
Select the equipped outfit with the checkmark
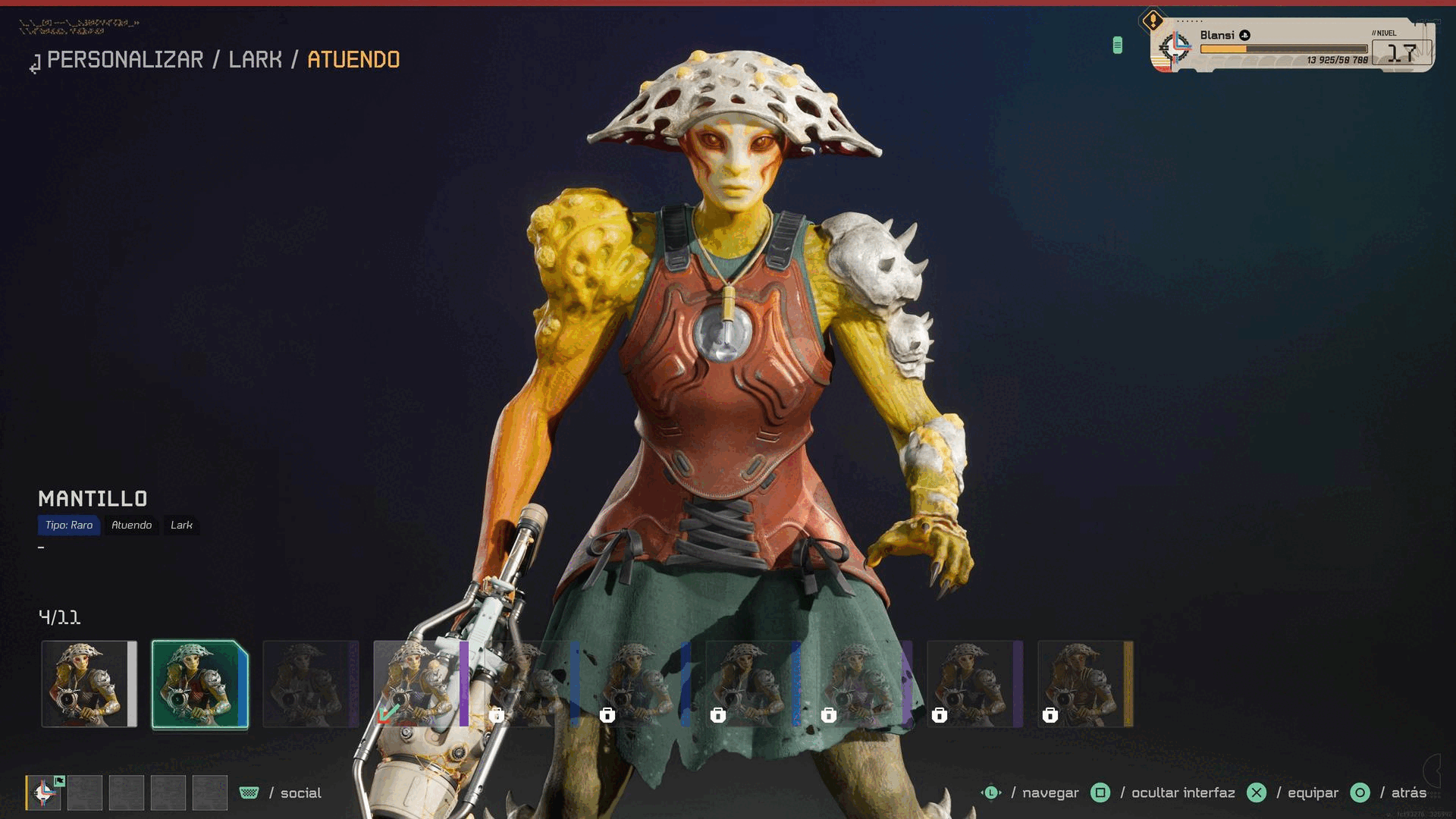tap(420, 684)
